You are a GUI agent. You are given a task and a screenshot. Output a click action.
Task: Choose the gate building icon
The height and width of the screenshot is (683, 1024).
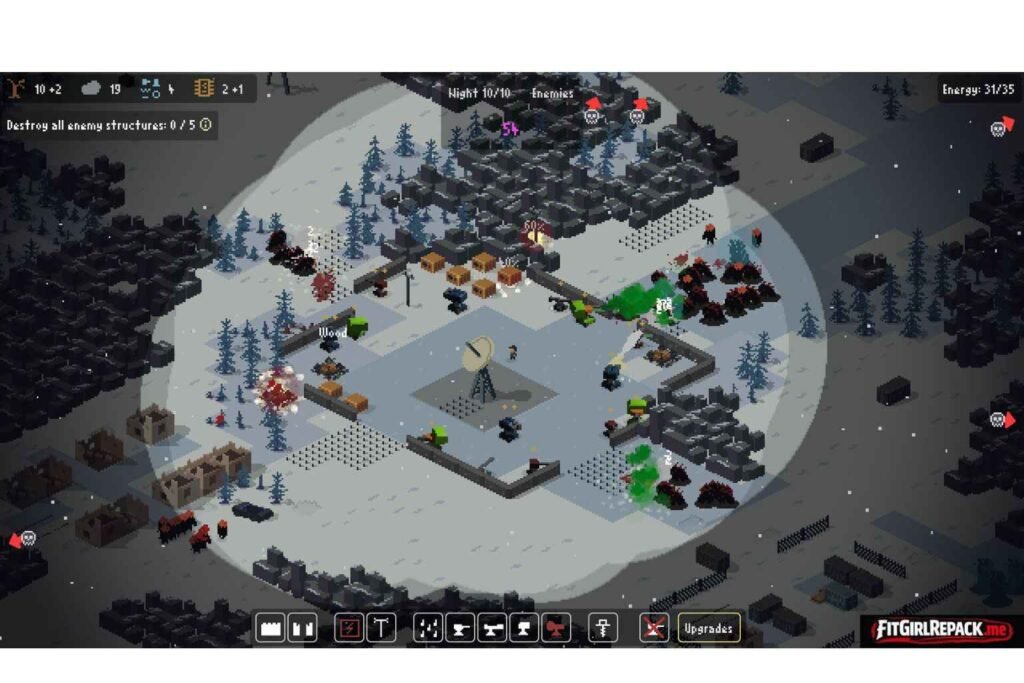pyautogui.click(x=302, y=628)
